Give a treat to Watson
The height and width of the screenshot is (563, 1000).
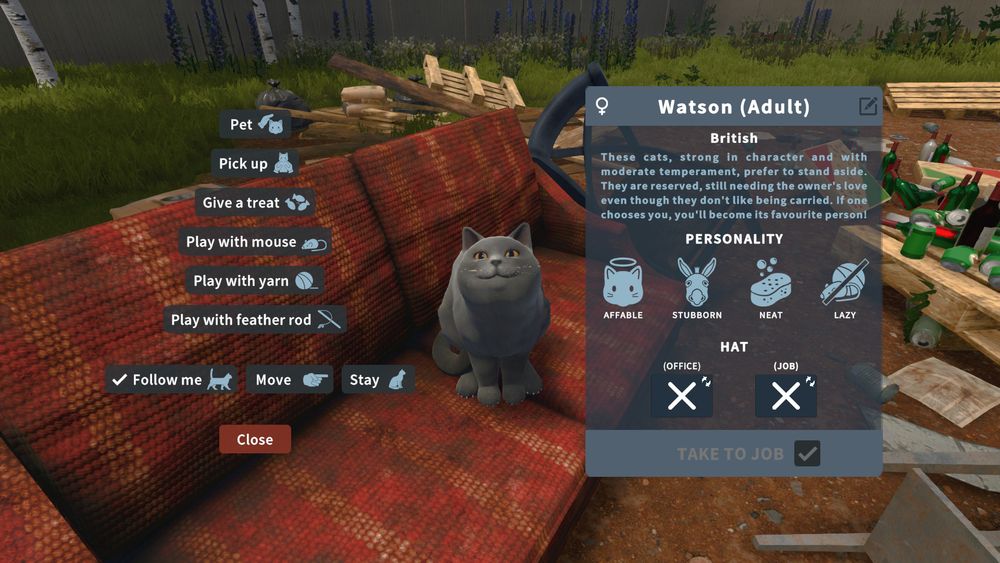point(255,202)
